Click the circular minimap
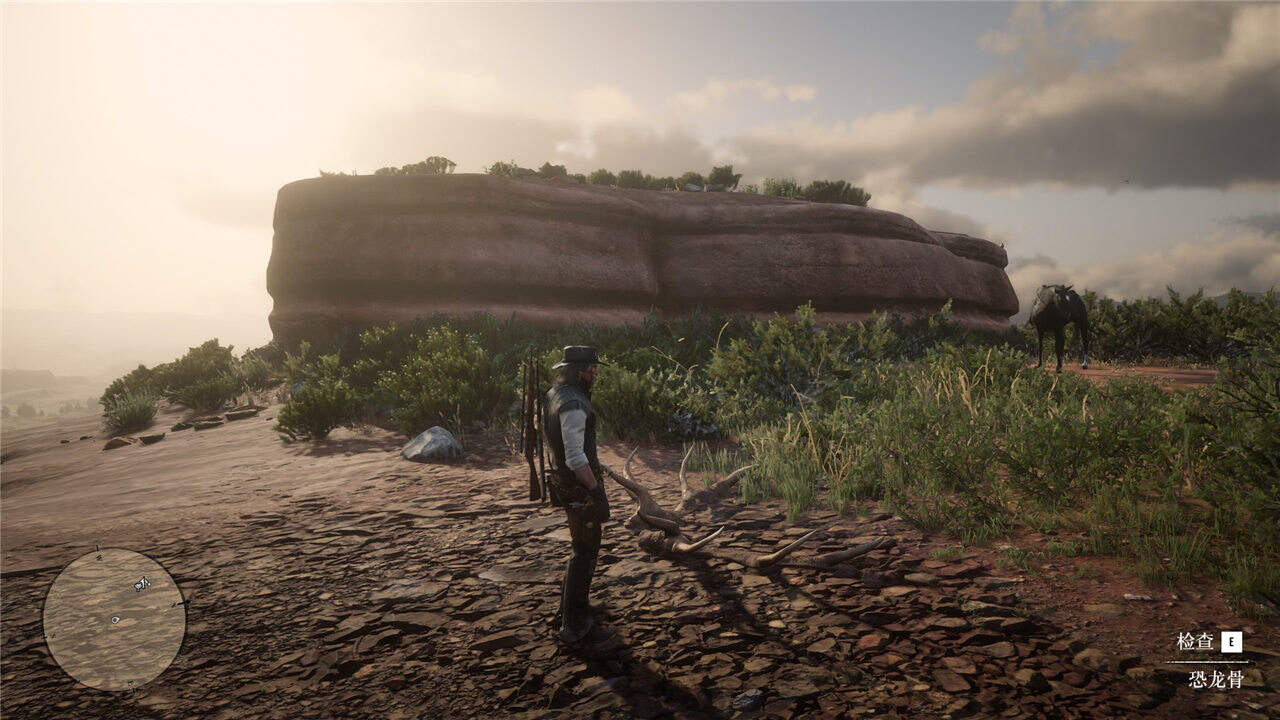Viewport: 1280px width, 720px height. coord(113,619)
